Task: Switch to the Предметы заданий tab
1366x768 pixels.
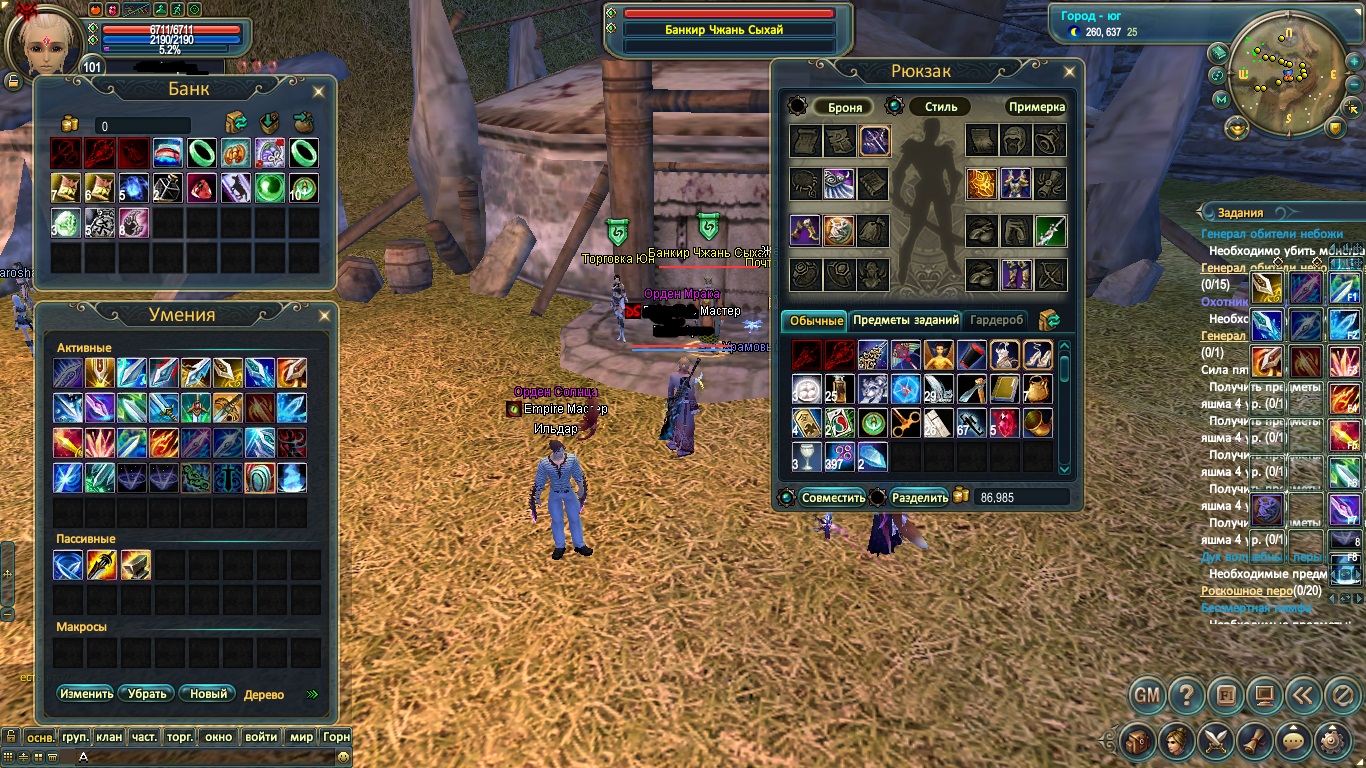Action: pyautogui.click(x=906, y=320)
